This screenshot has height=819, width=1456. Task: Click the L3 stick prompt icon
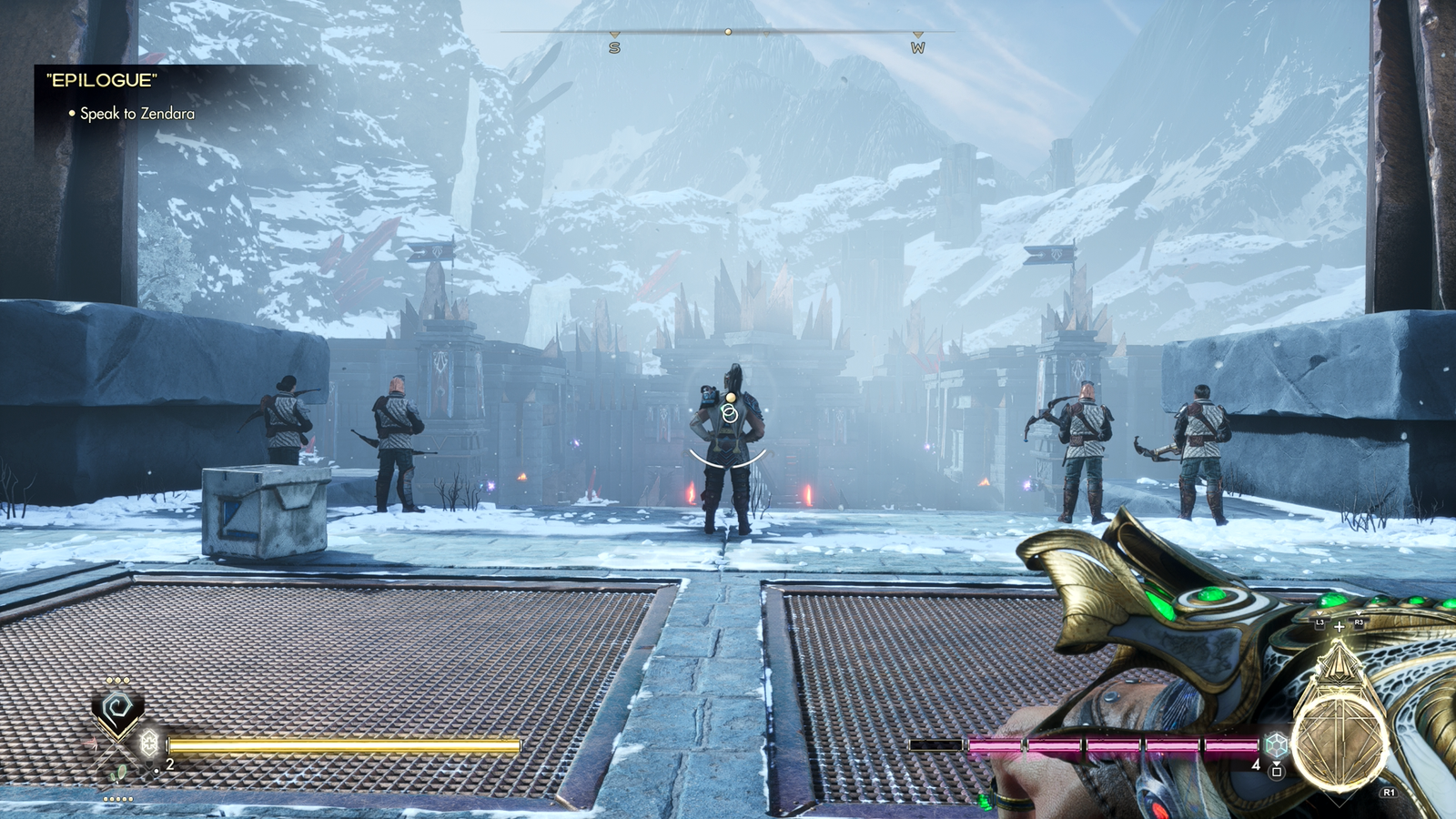pyautogui.click(x=1319, y=622)
